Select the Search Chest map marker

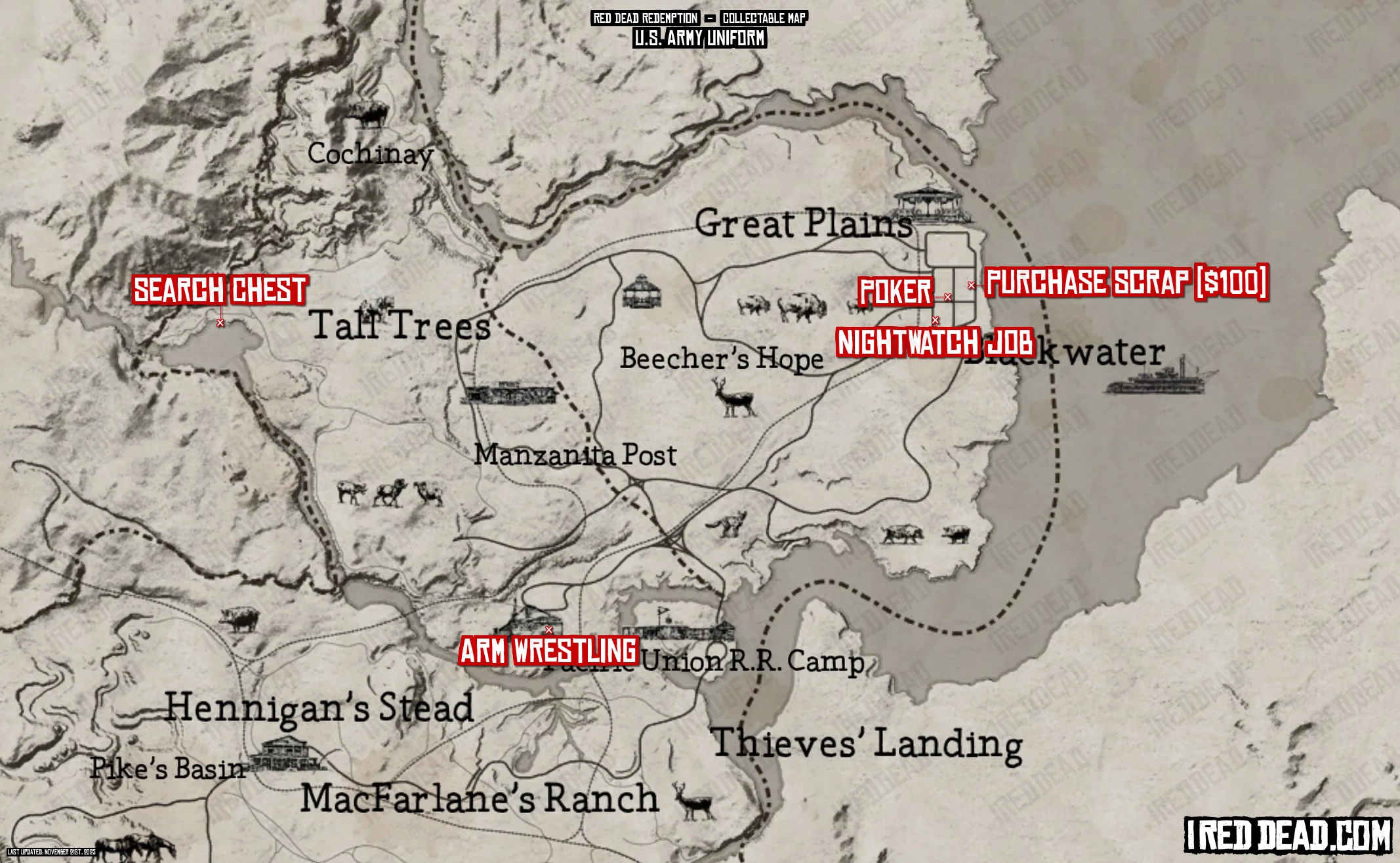[x=220, y=323]
